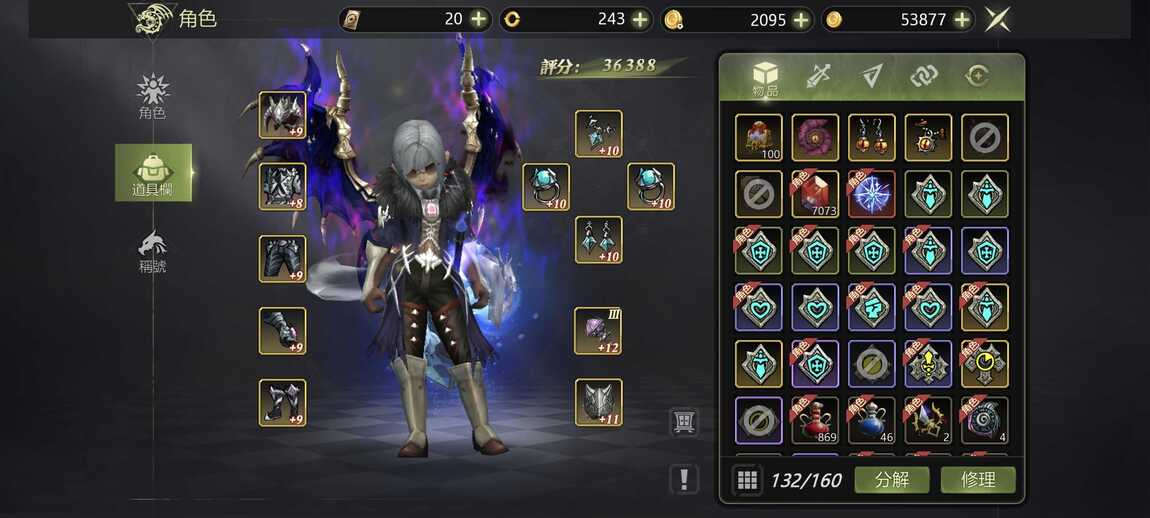Select the equipped earrings +10 slot
Viewport: 1150px width, 518px height.
coord(598,240)
